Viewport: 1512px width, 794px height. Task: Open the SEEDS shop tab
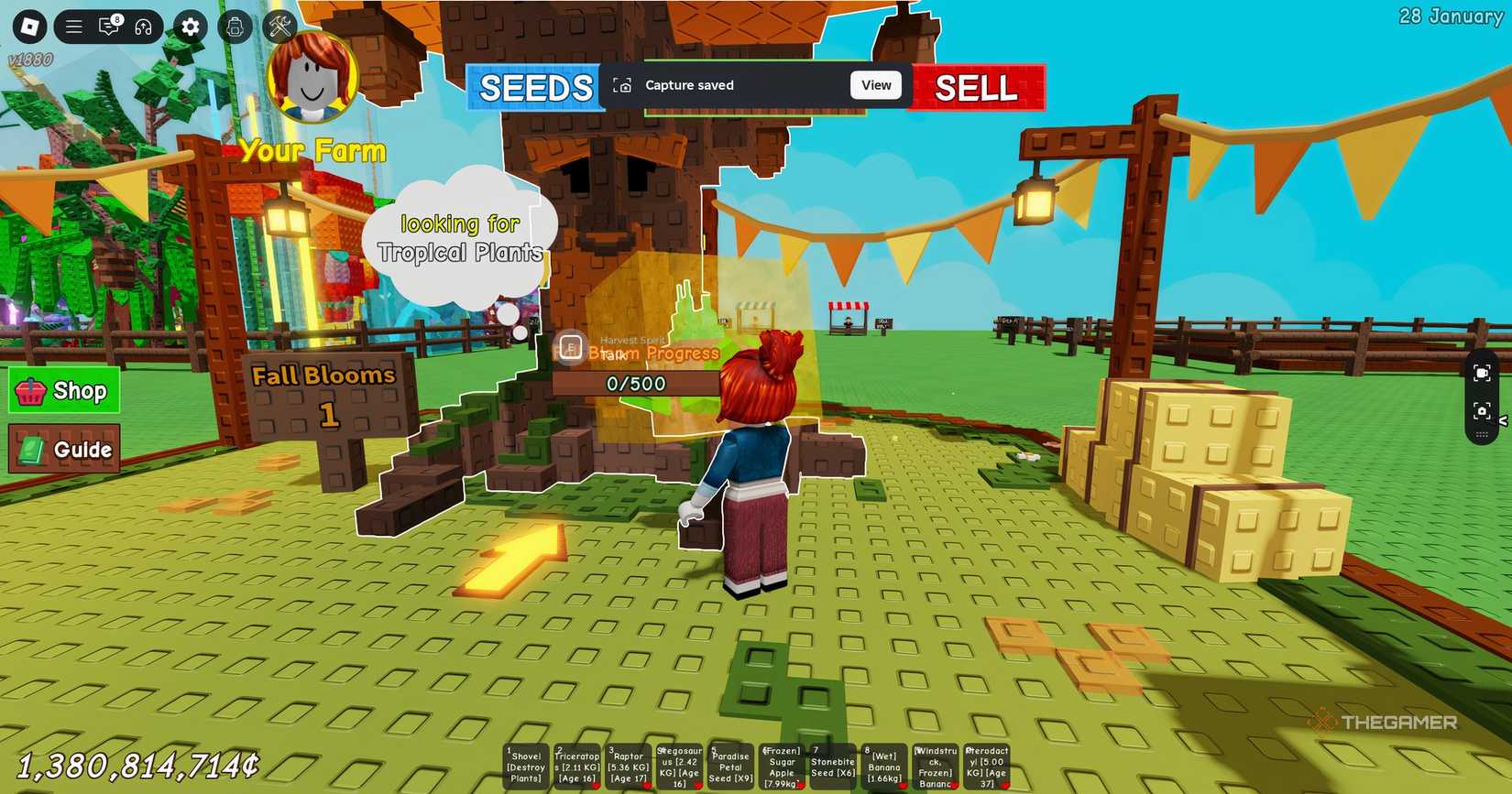pyautogui.click(x=534, y=88)
